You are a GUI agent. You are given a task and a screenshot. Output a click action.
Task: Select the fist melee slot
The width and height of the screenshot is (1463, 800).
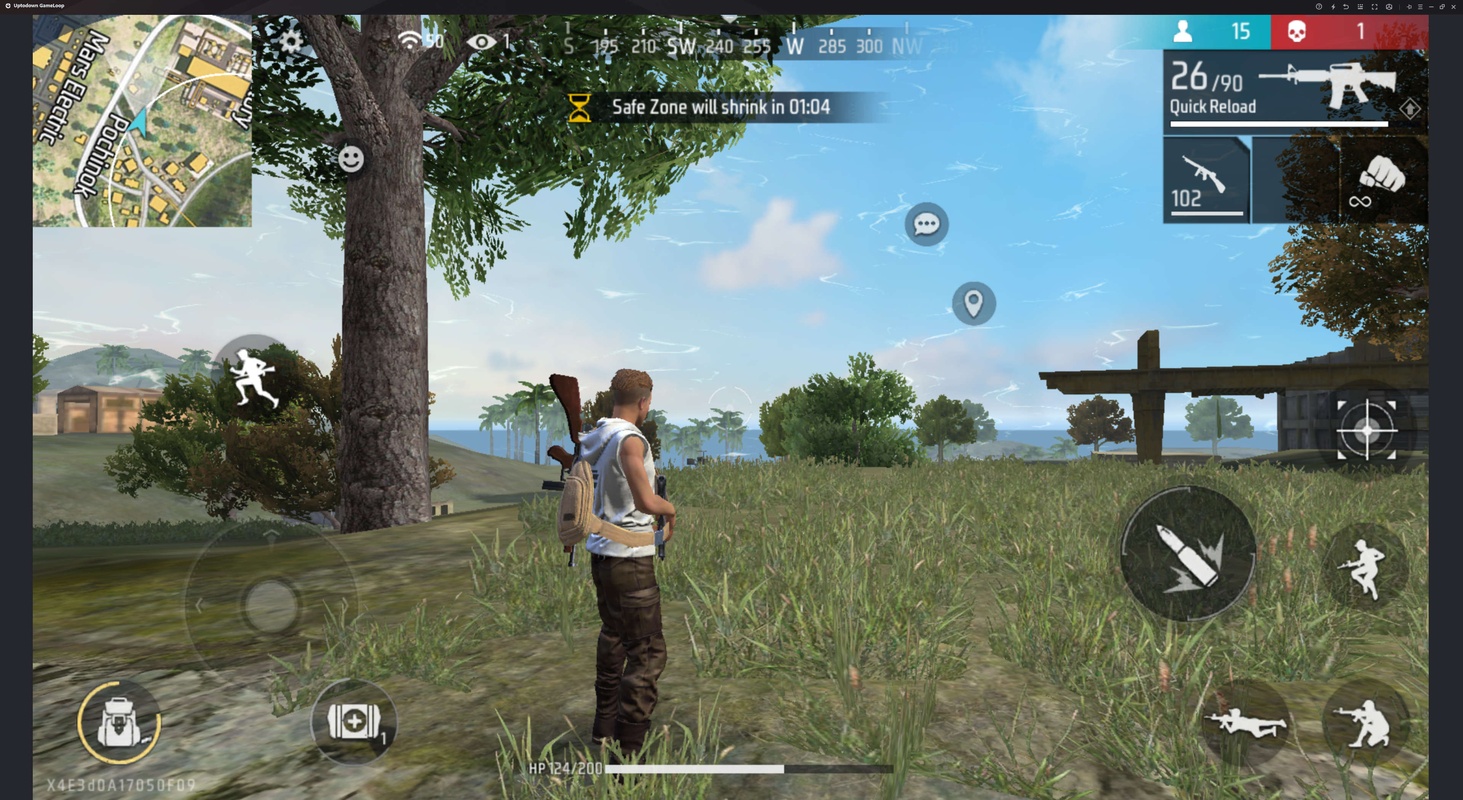[x=1383, y=179]
